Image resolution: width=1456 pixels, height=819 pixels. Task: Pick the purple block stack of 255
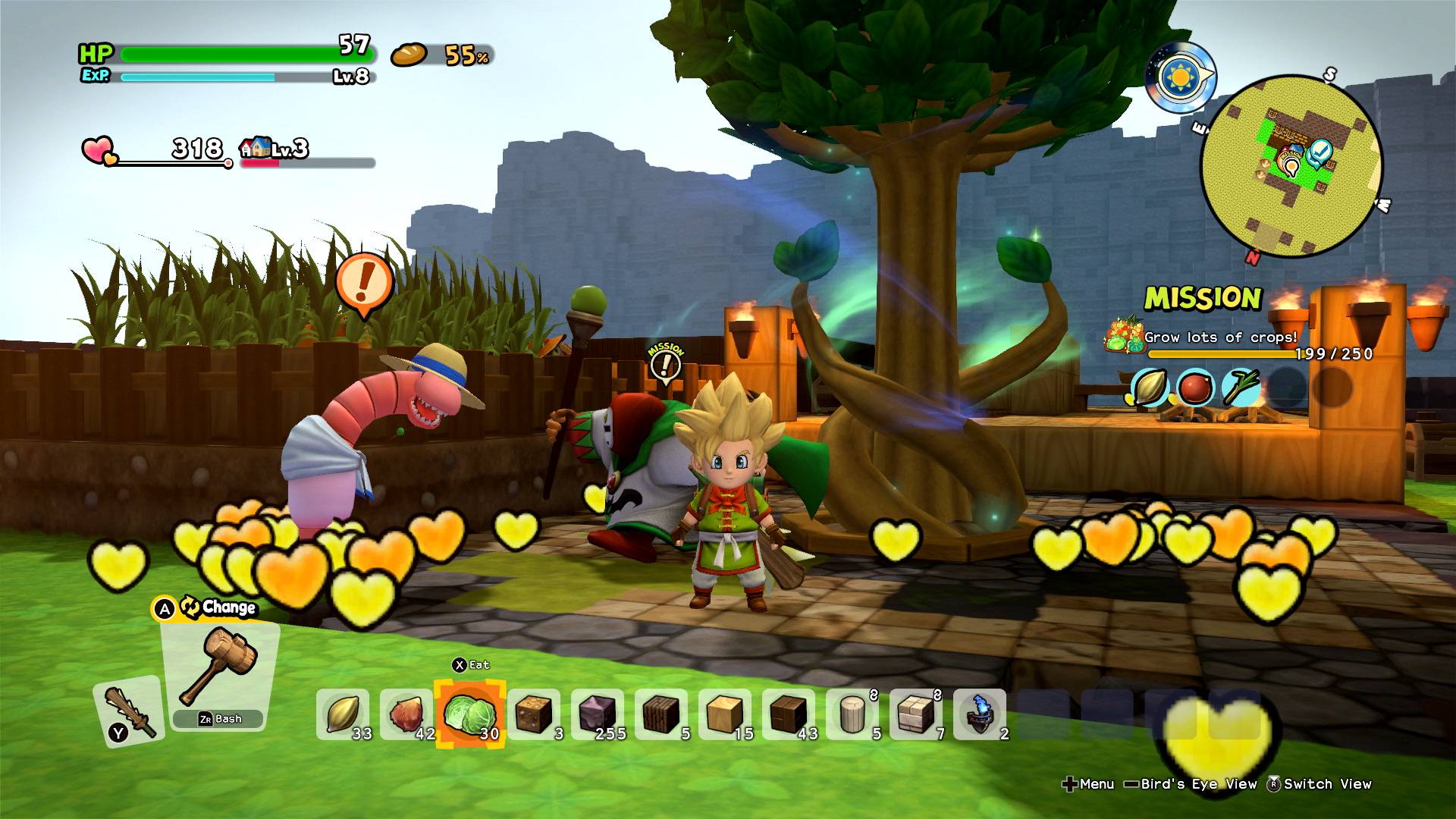[596, 714]
